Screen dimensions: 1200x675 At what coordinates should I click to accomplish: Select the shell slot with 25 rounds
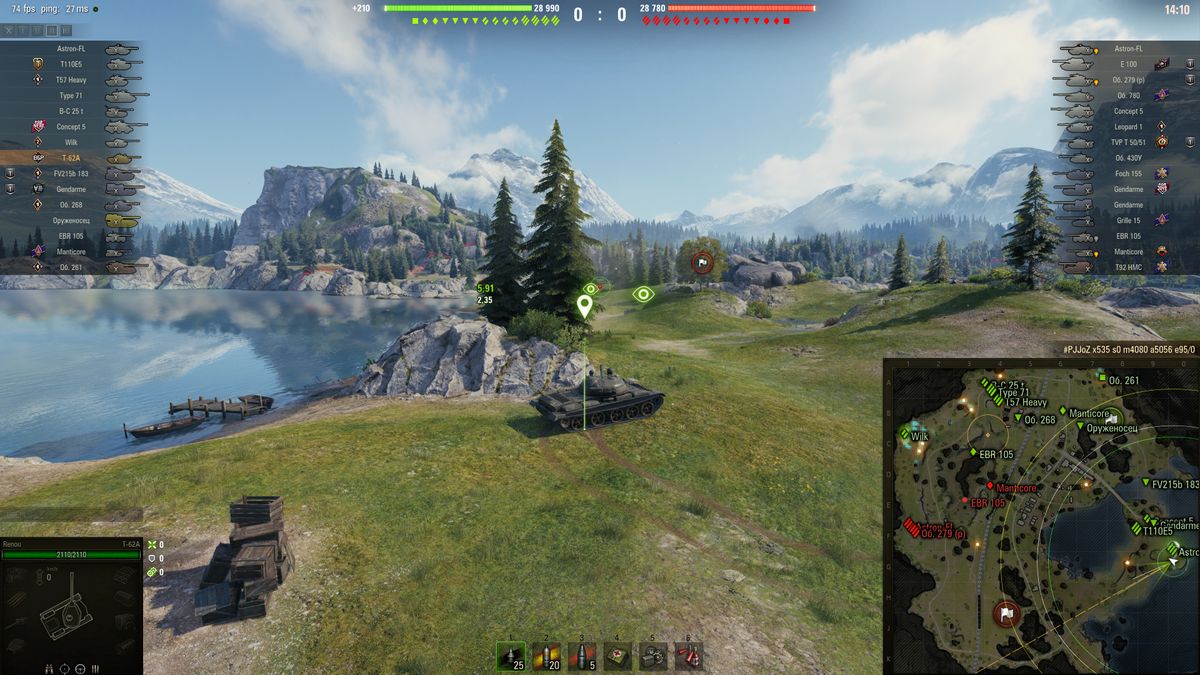tap(512, 656)
